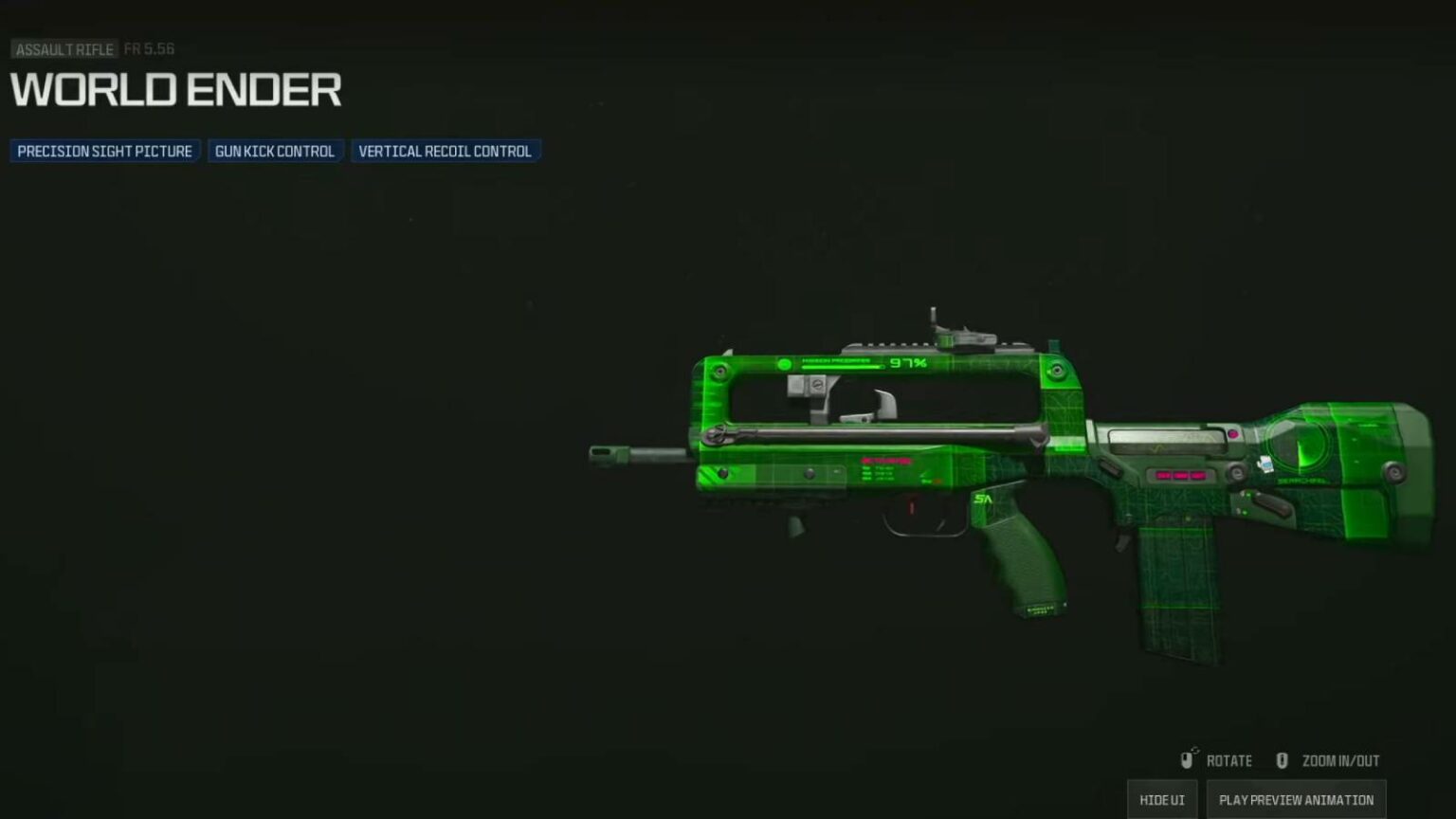
Task: Select the Vertical Recoil Control perk badge
Action: tap(445, 151)
